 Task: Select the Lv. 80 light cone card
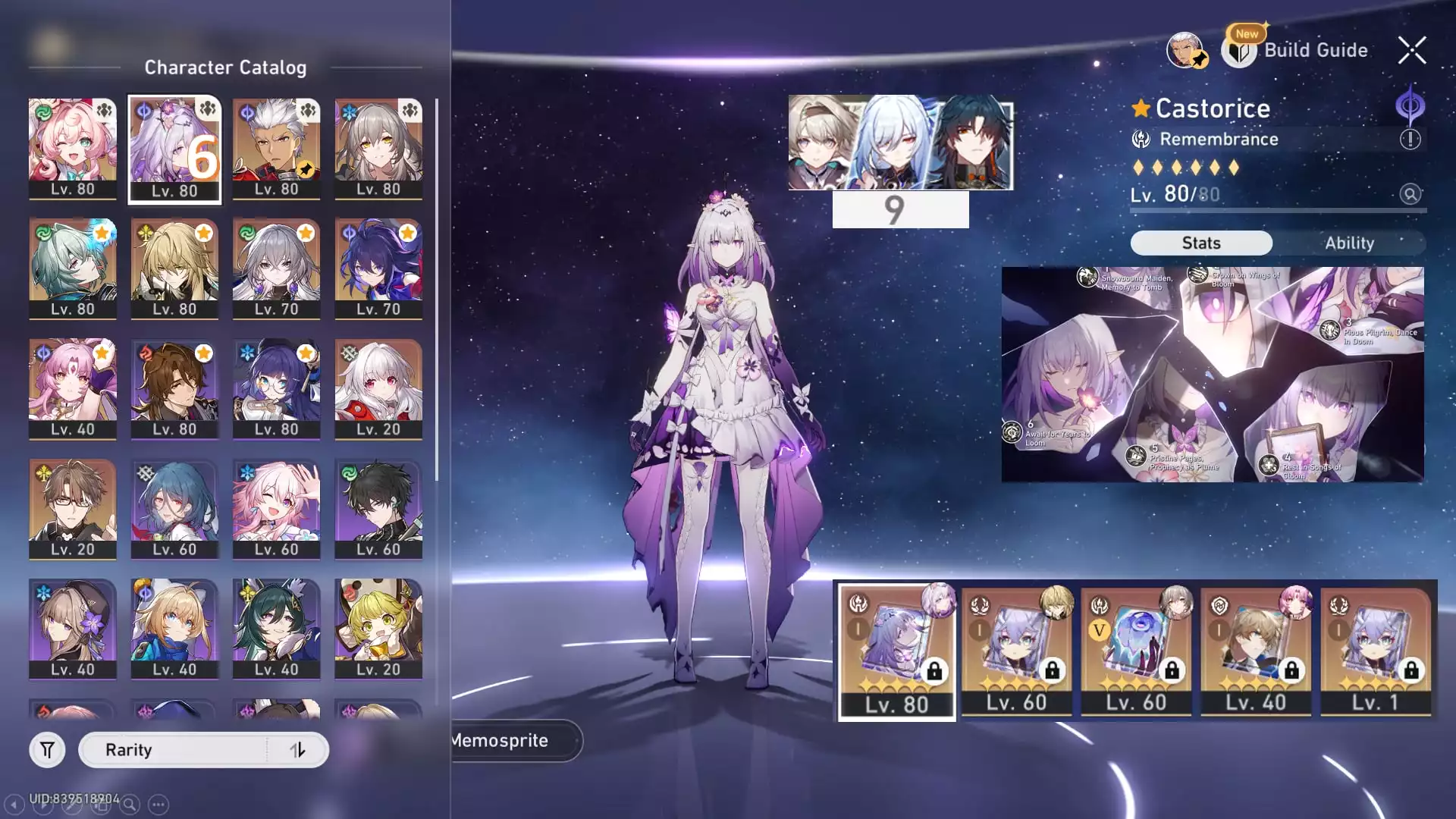[896, 651]
